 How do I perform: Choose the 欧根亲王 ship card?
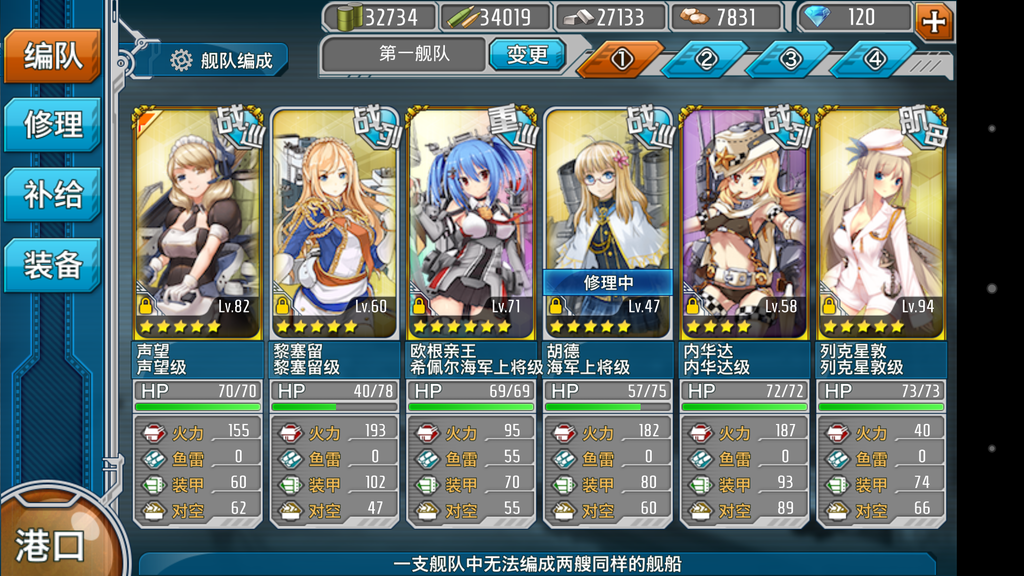coord(471,230)
